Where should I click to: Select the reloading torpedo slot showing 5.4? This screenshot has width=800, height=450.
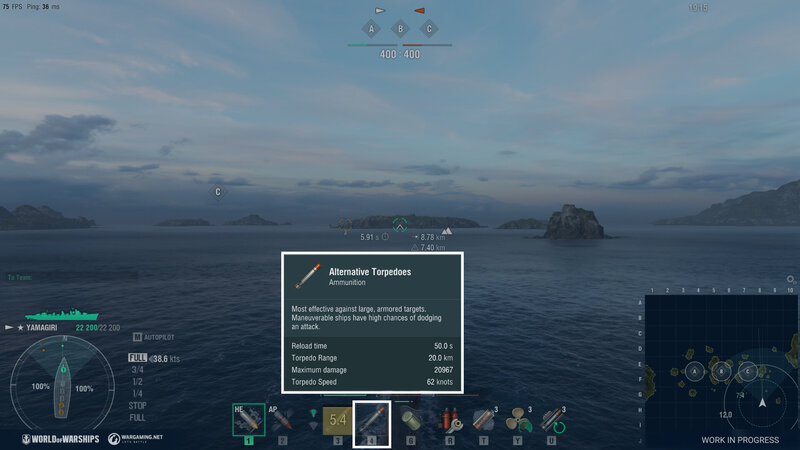[337, 419]
